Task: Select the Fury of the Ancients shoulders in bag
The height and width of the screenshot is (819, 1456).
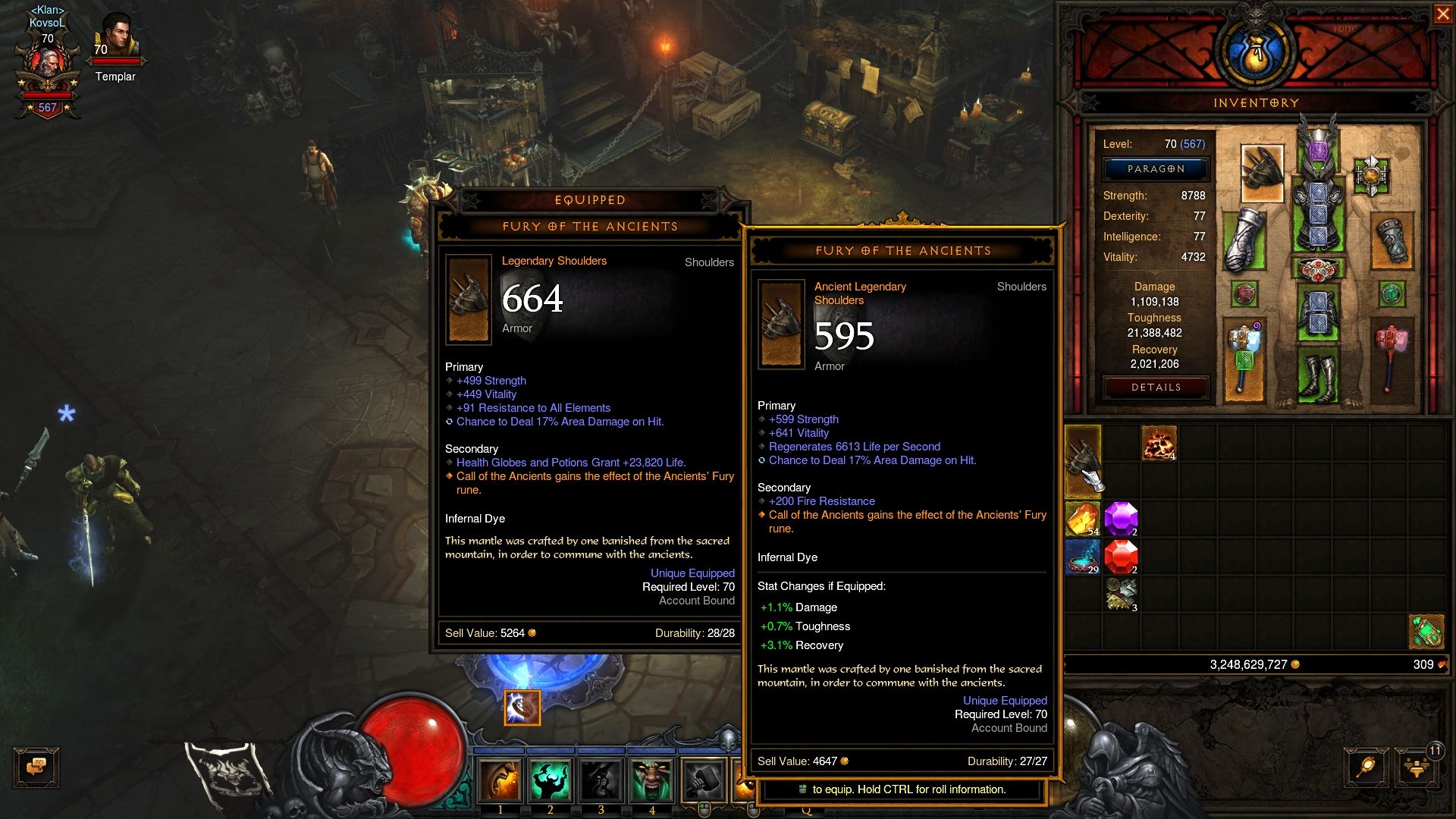Action: click(1083, 462)
